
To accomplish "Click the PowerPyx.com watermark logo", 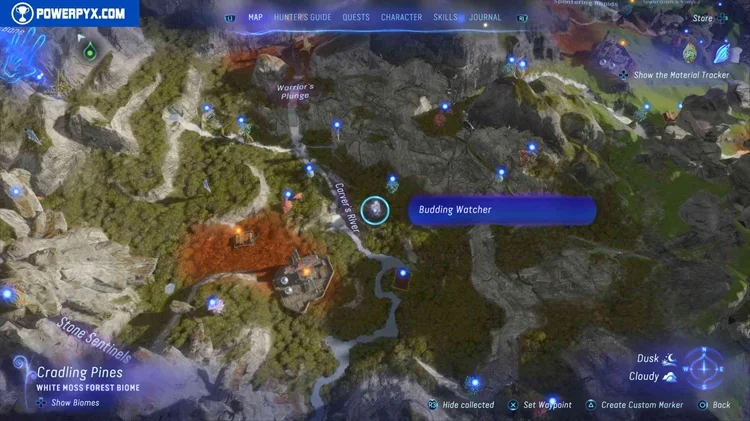I will (x=69, y=13).
